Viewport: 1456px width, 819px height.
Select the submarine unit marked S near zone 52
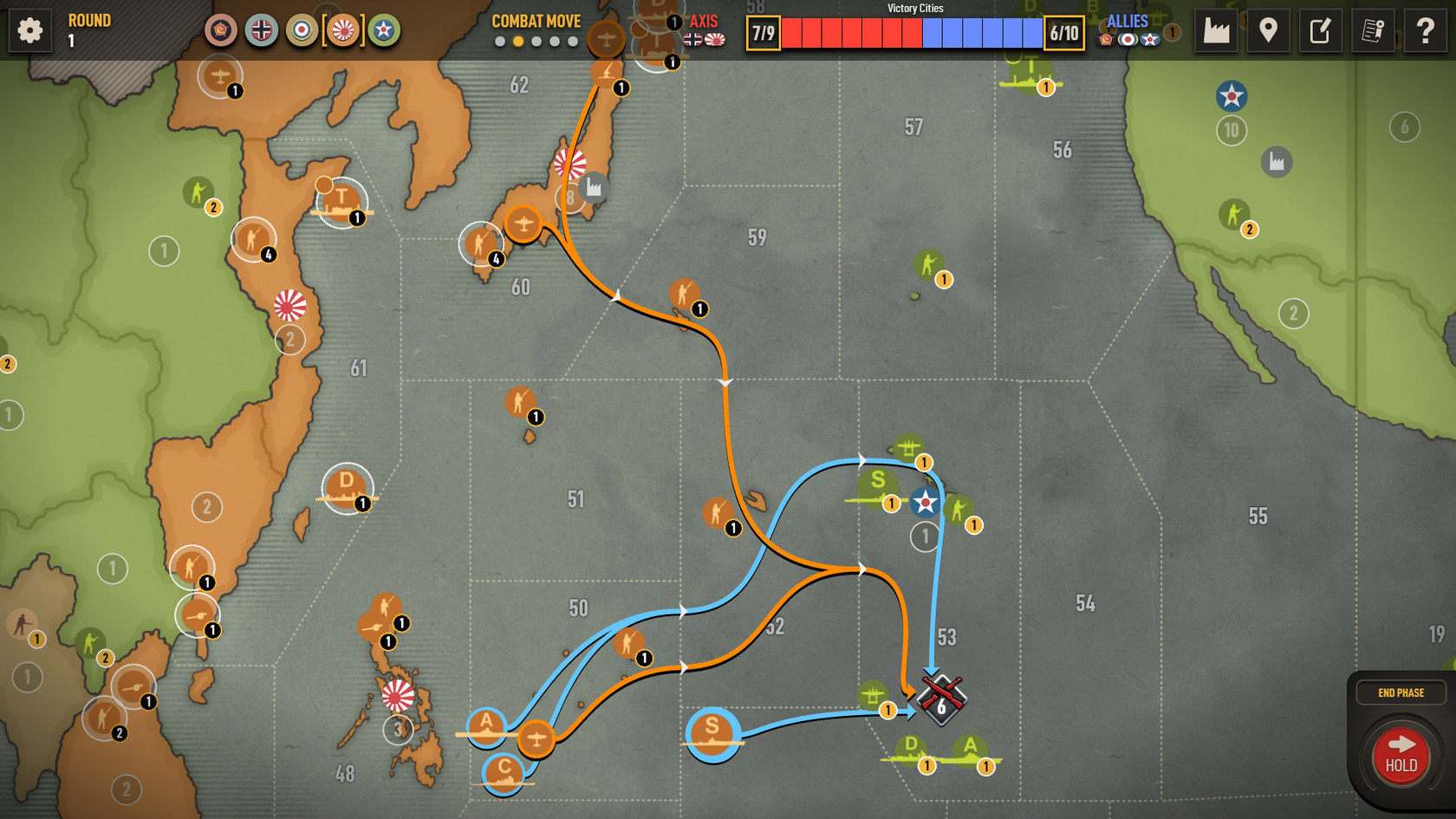[x=712, y=734]
